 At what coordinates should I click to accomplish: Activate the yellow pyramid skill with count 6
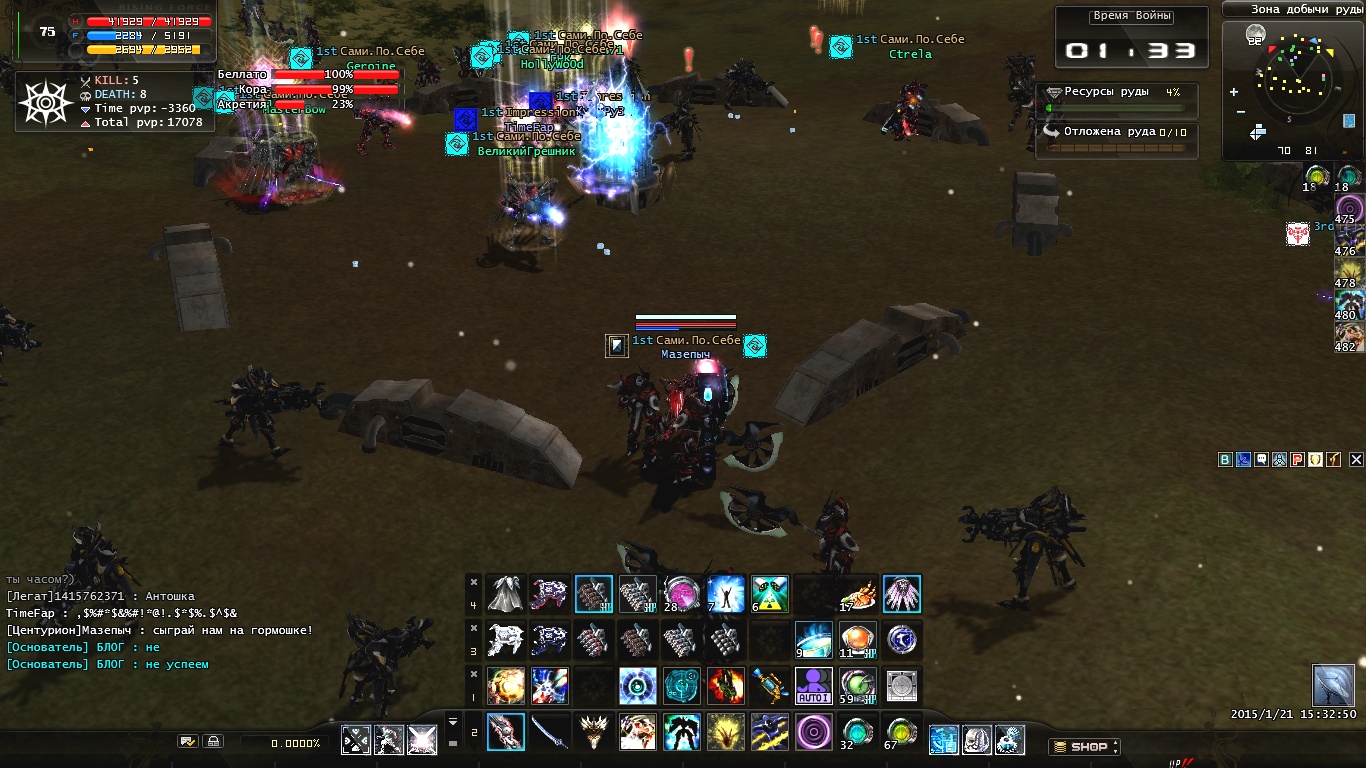(770, 594)
